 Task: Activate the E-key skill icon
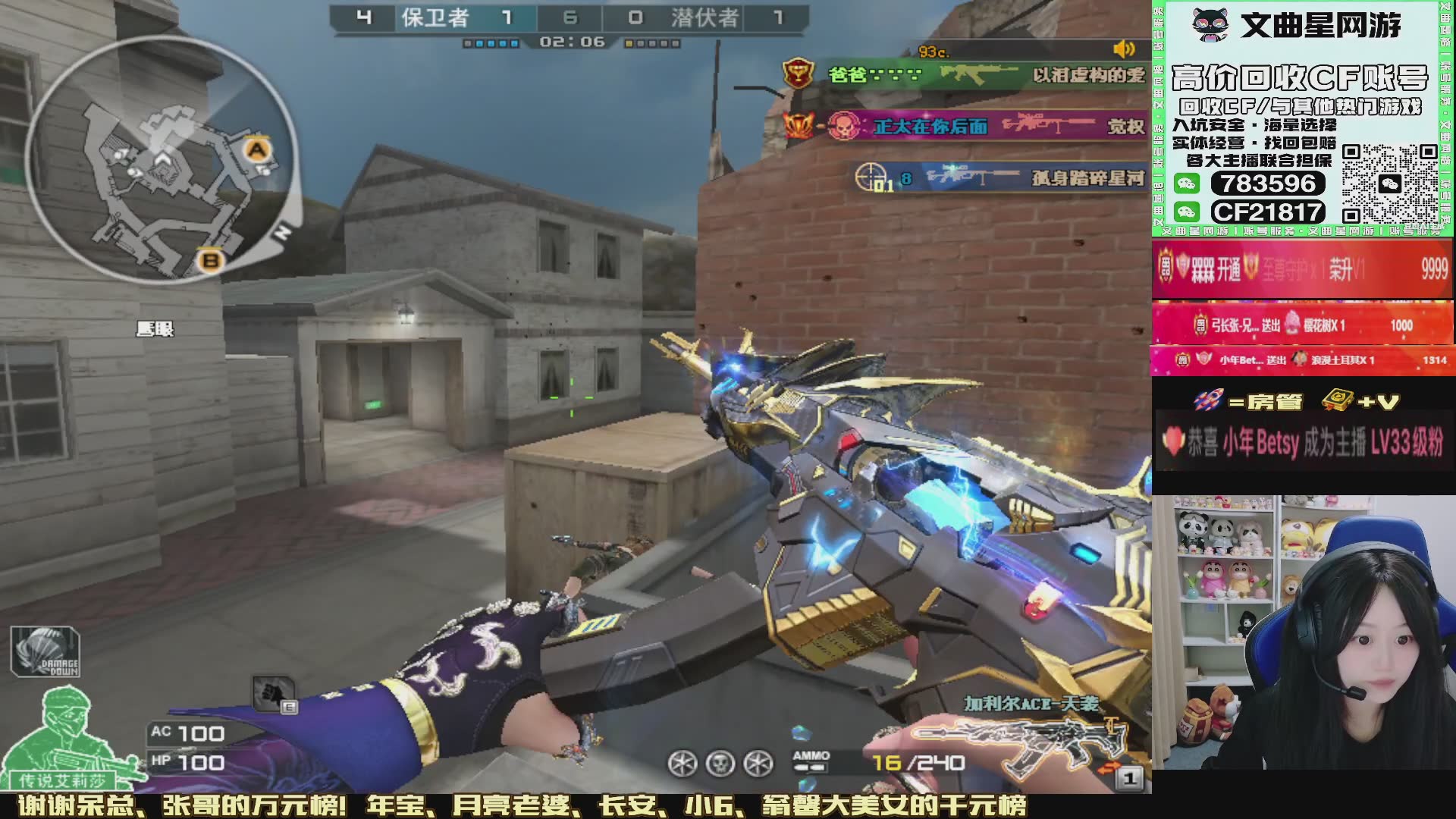(x=273, y=694)
